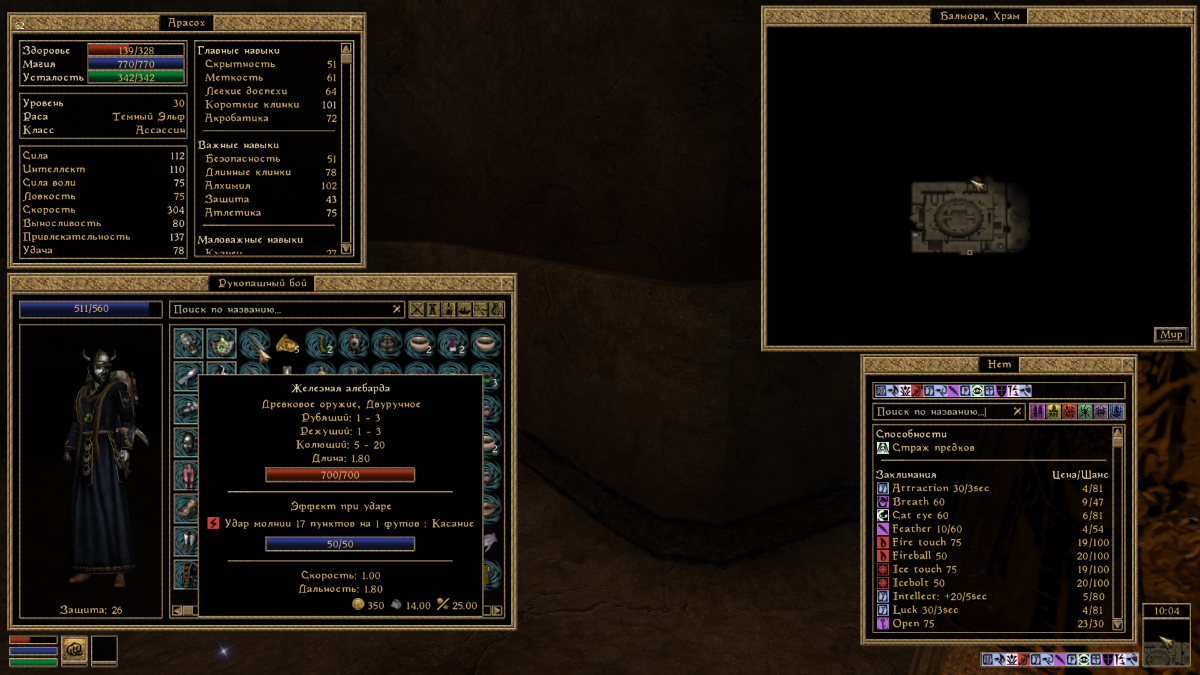This screenshot has height=675, width=1200.
Task: Switch the map to the Мир world view
Action: point(1170,335)
